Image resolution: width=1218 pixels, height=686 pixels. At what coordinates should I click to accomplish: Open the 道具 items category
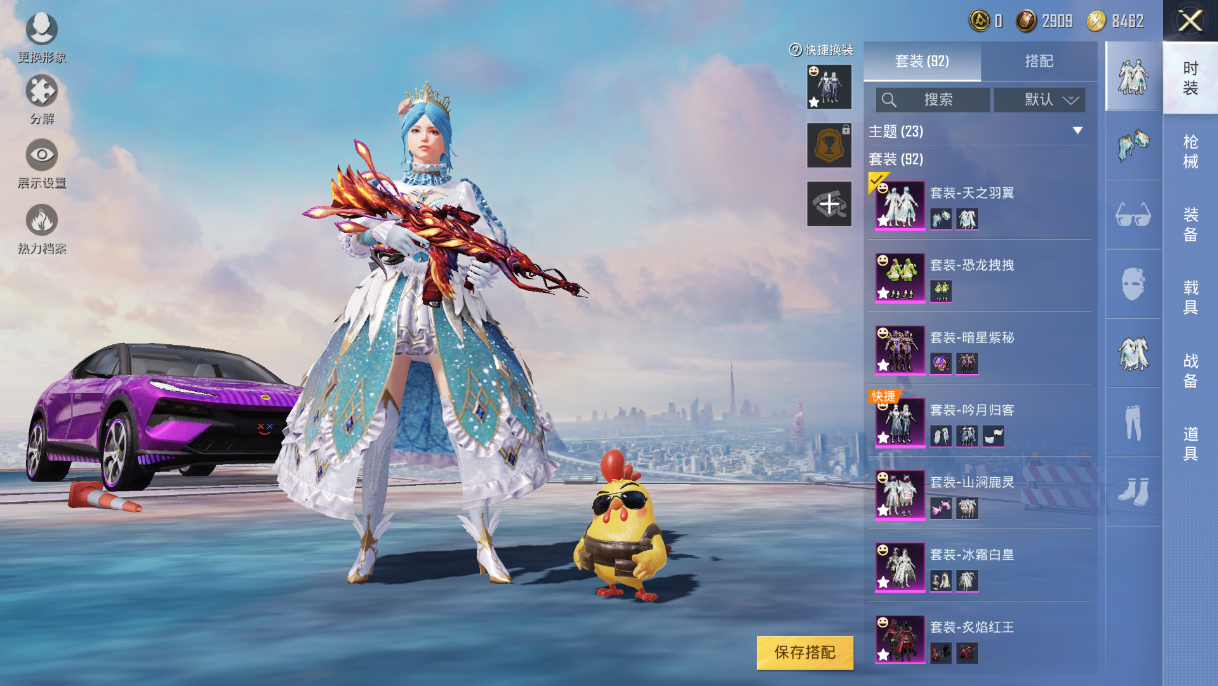[1190, 443]
